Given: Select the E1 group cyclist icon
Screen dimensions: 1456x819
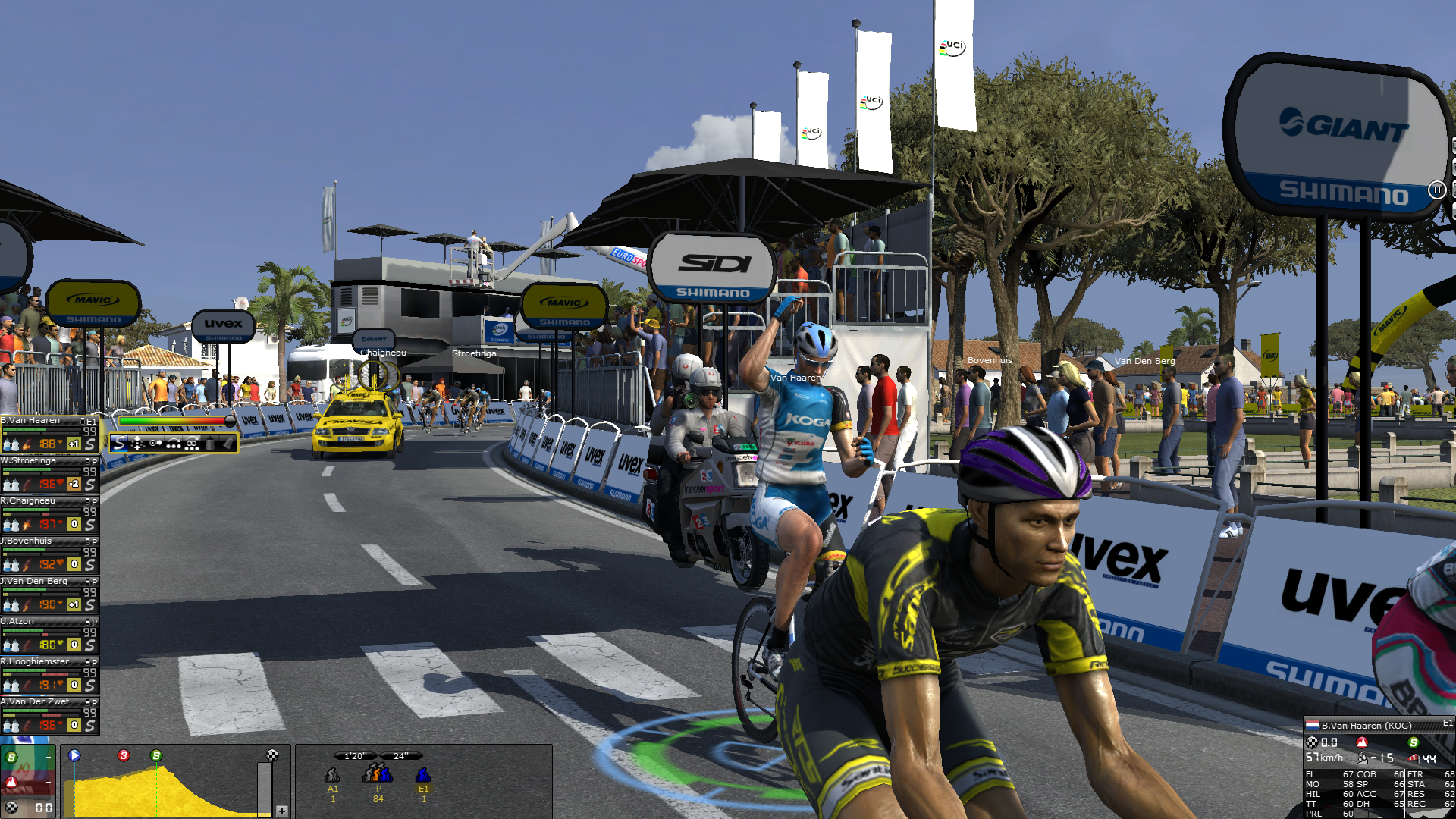Looking at the screenshot, I should click(x=423, y=775).
